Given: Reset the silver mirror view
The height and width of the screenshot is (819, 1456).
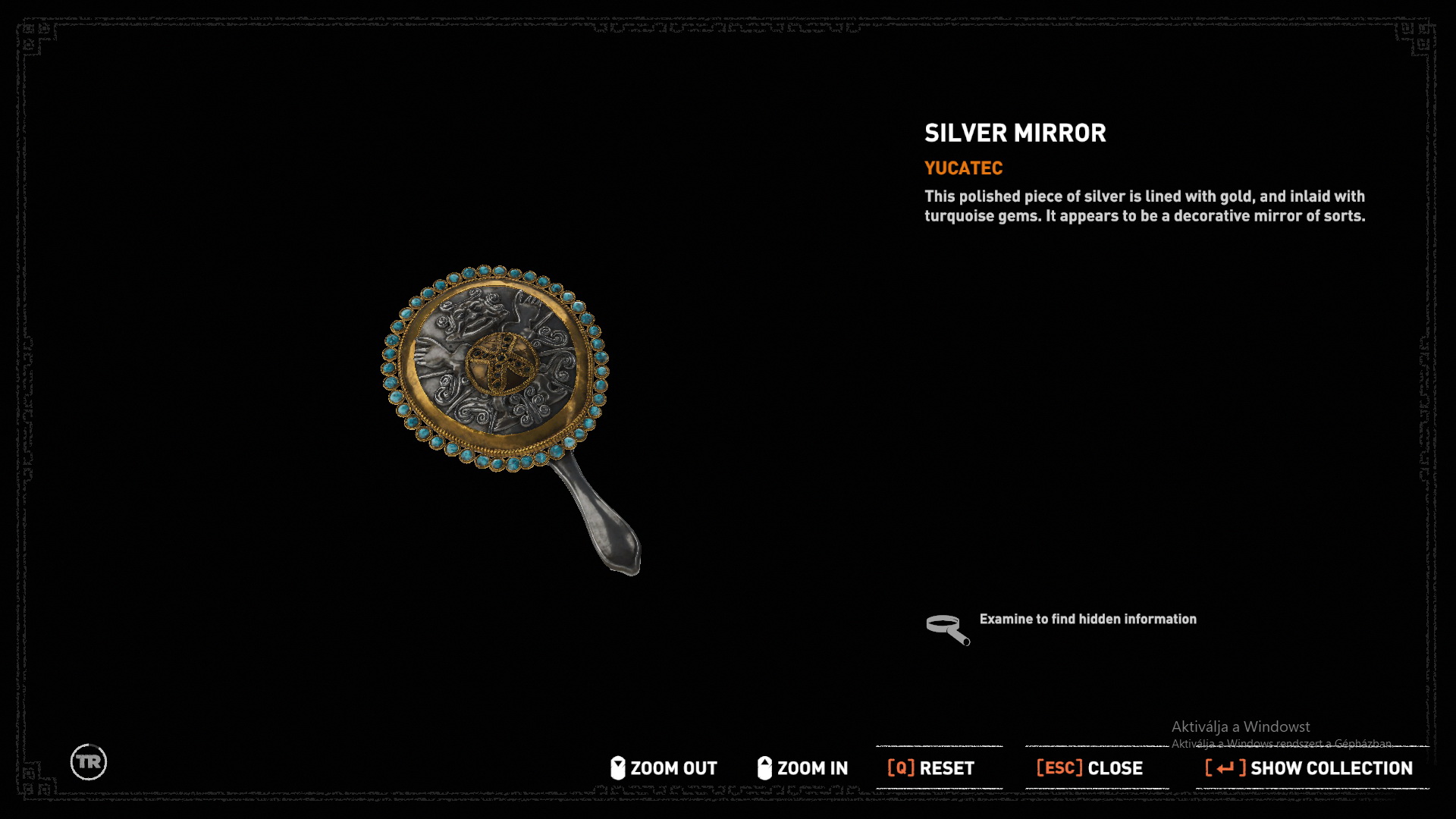Looking at the screenshot, I should tap(931, 768).
